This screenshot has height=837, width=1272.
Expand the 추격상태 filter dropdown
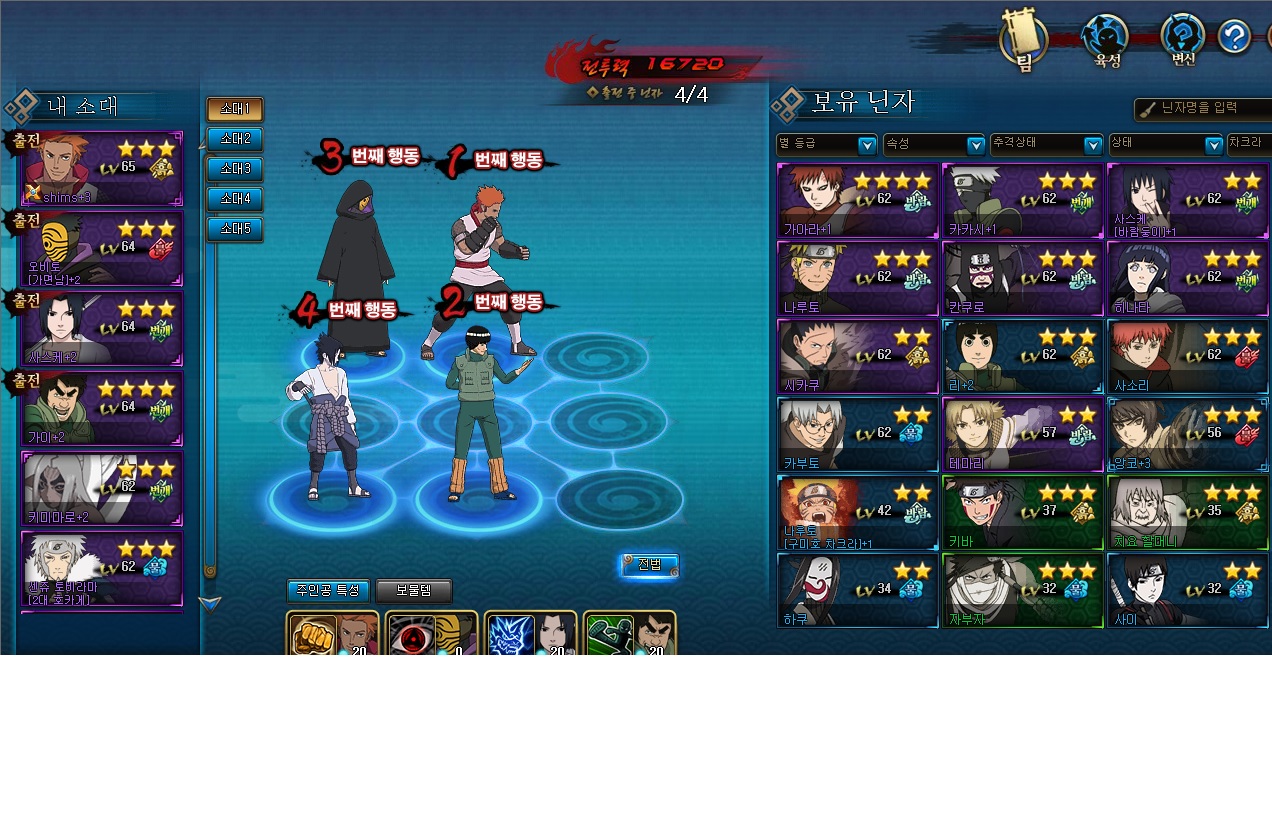[1046, 145]
